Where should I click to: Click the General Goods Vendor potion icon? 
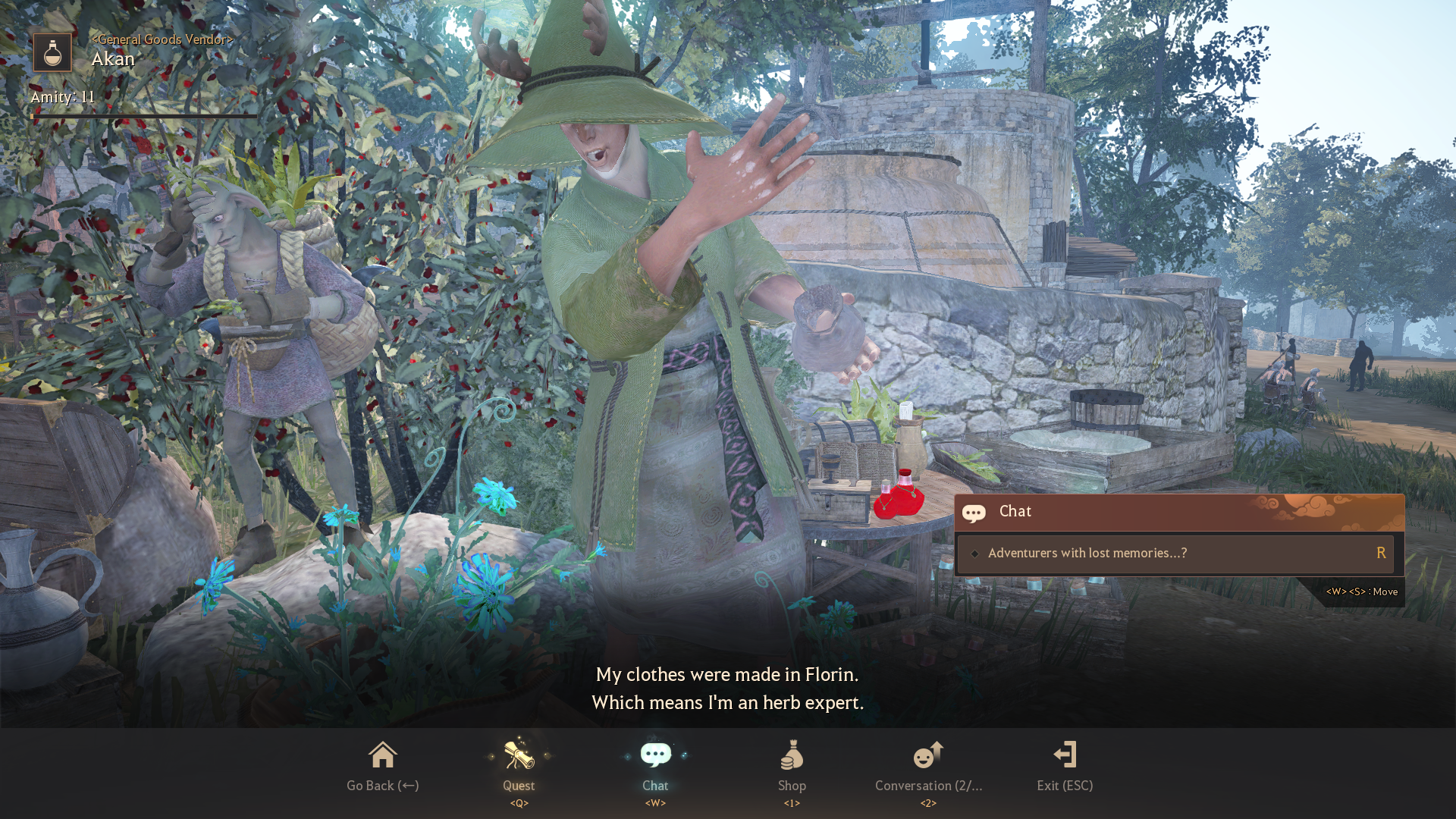click(x=52, y=53)
